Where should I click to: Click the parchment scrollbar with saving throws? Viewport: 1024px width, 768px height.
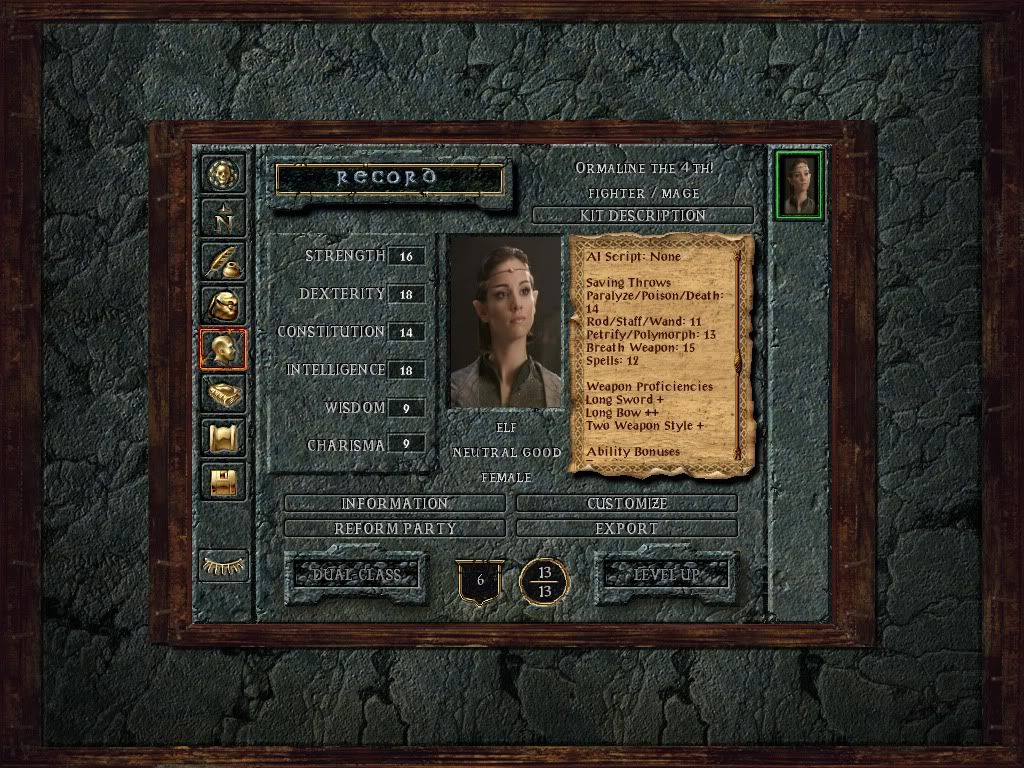coord(739,355)
